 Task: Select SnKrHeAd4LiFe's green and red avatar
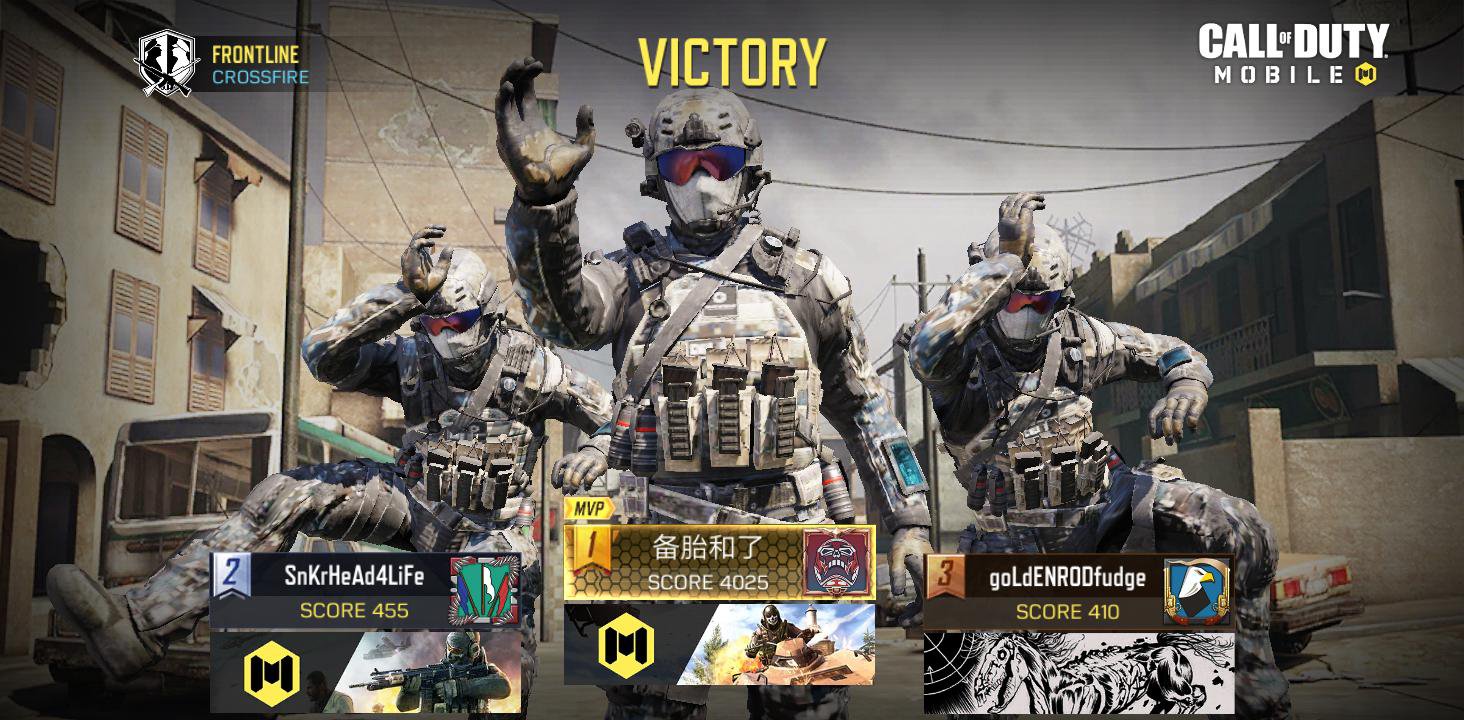[485, 590]
